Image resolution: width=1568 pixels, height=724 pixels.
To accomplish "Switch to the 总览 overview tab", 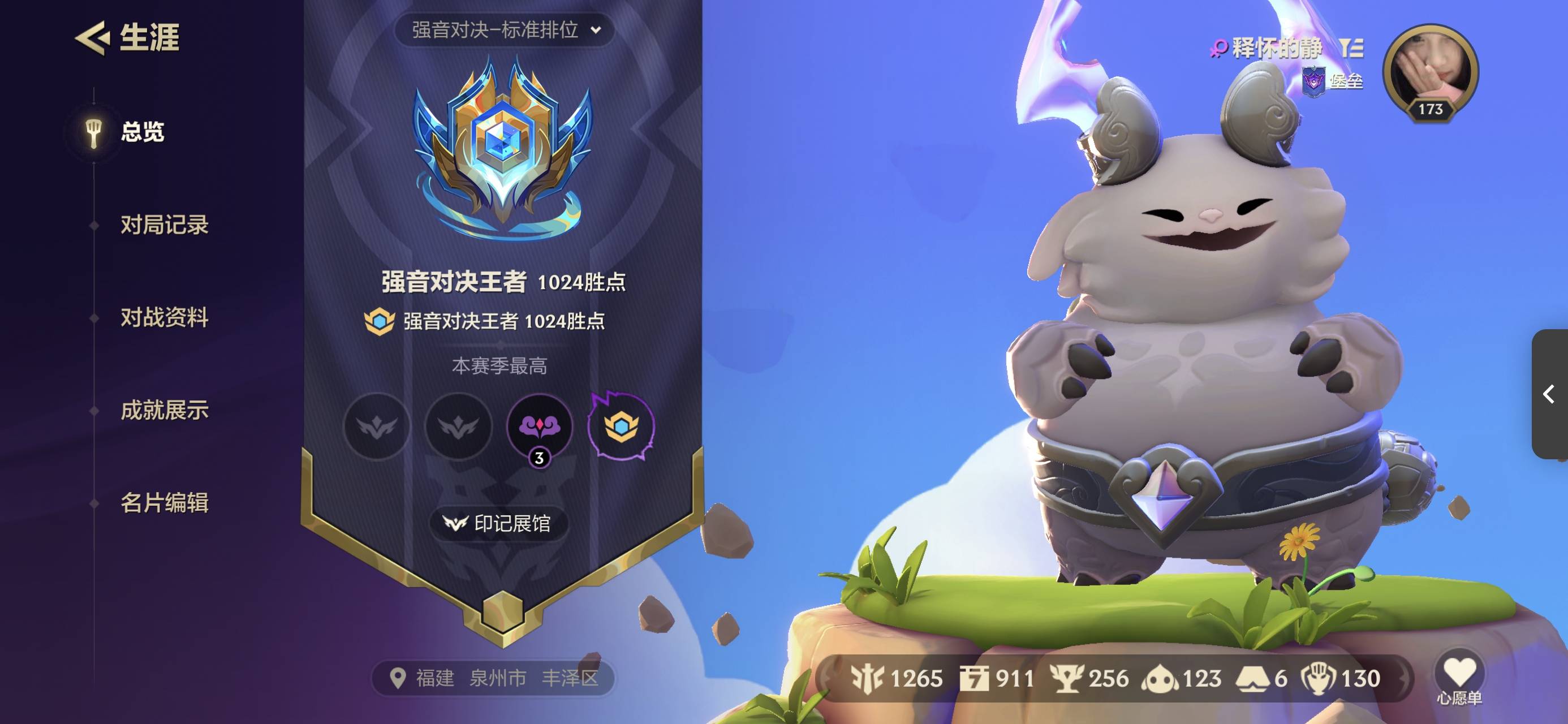I will click(141, 132).
